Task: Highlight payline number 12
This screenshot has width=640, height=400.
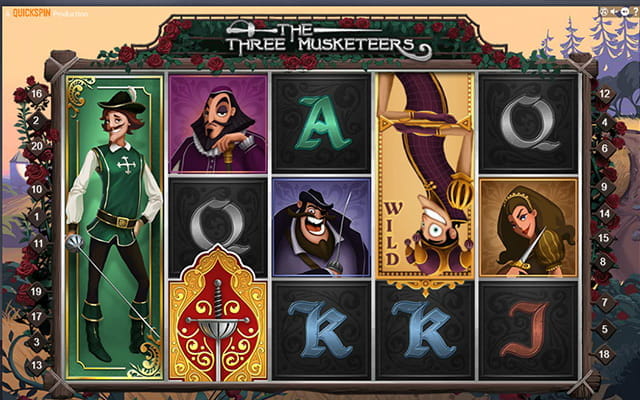Action: tap(604, 93)
